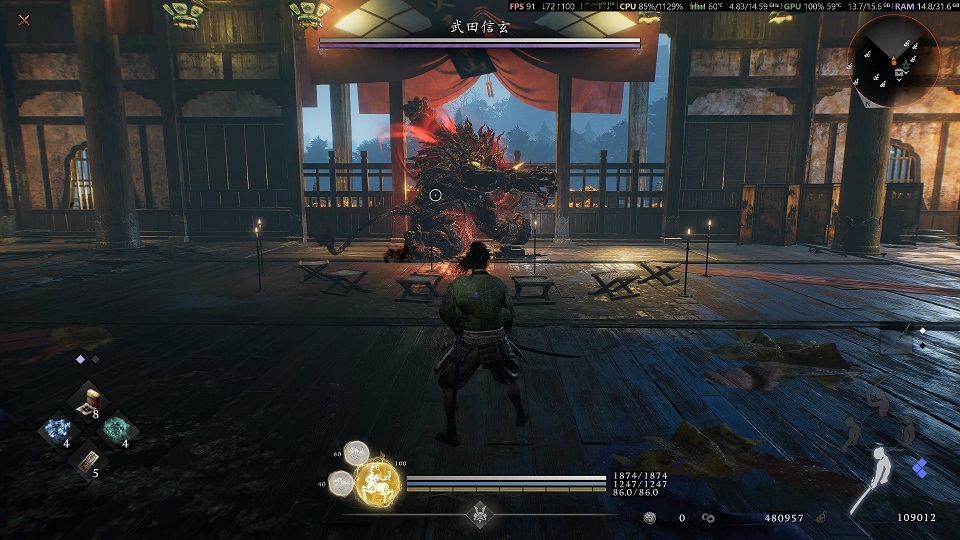Select the elixir jar slot with 8
960x540 pixels.
click(x=92, y=400)
